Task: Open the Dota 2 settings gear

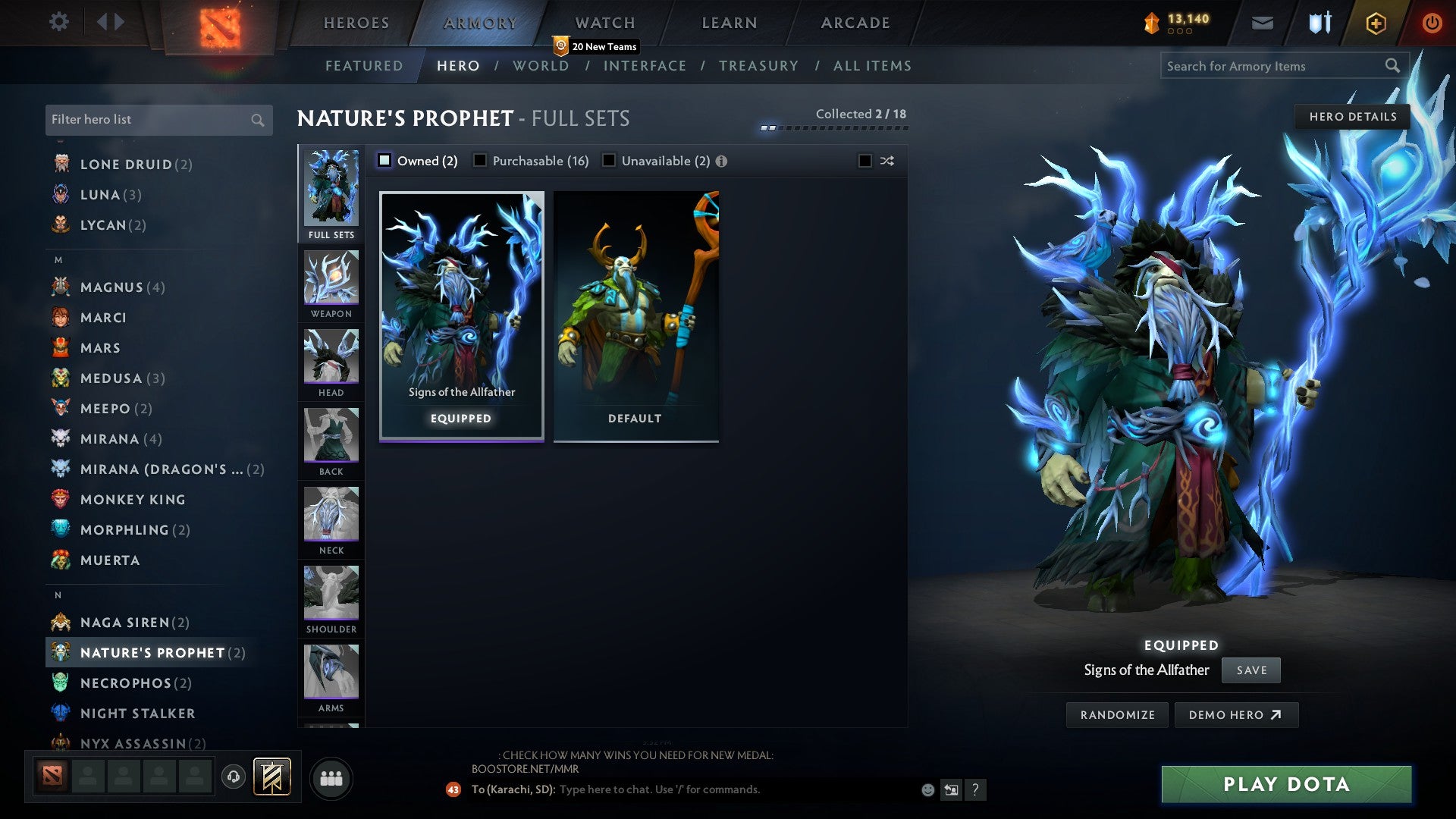Action: [x=58, y=22]
